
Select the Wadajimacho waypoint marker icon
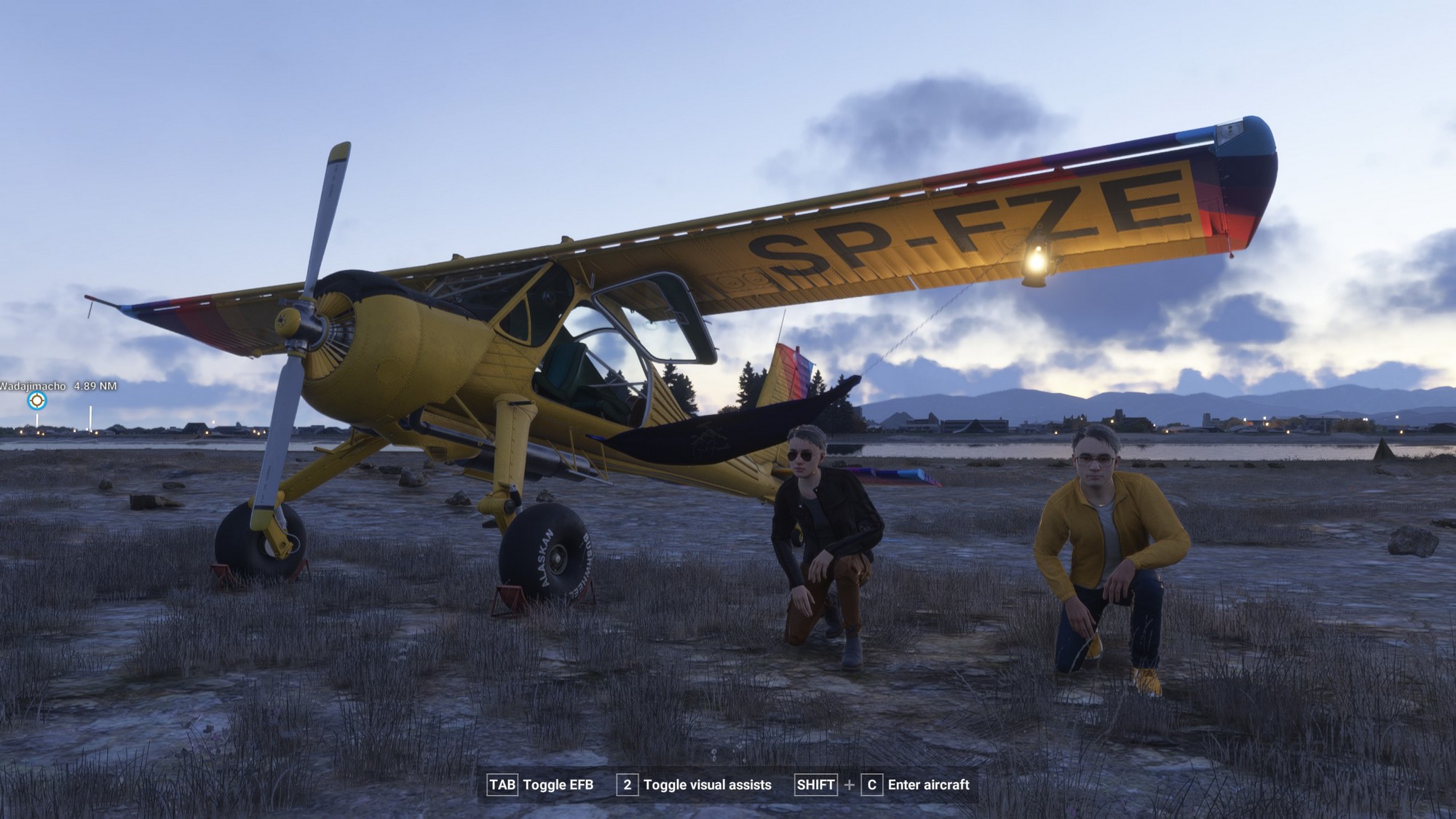36,400
